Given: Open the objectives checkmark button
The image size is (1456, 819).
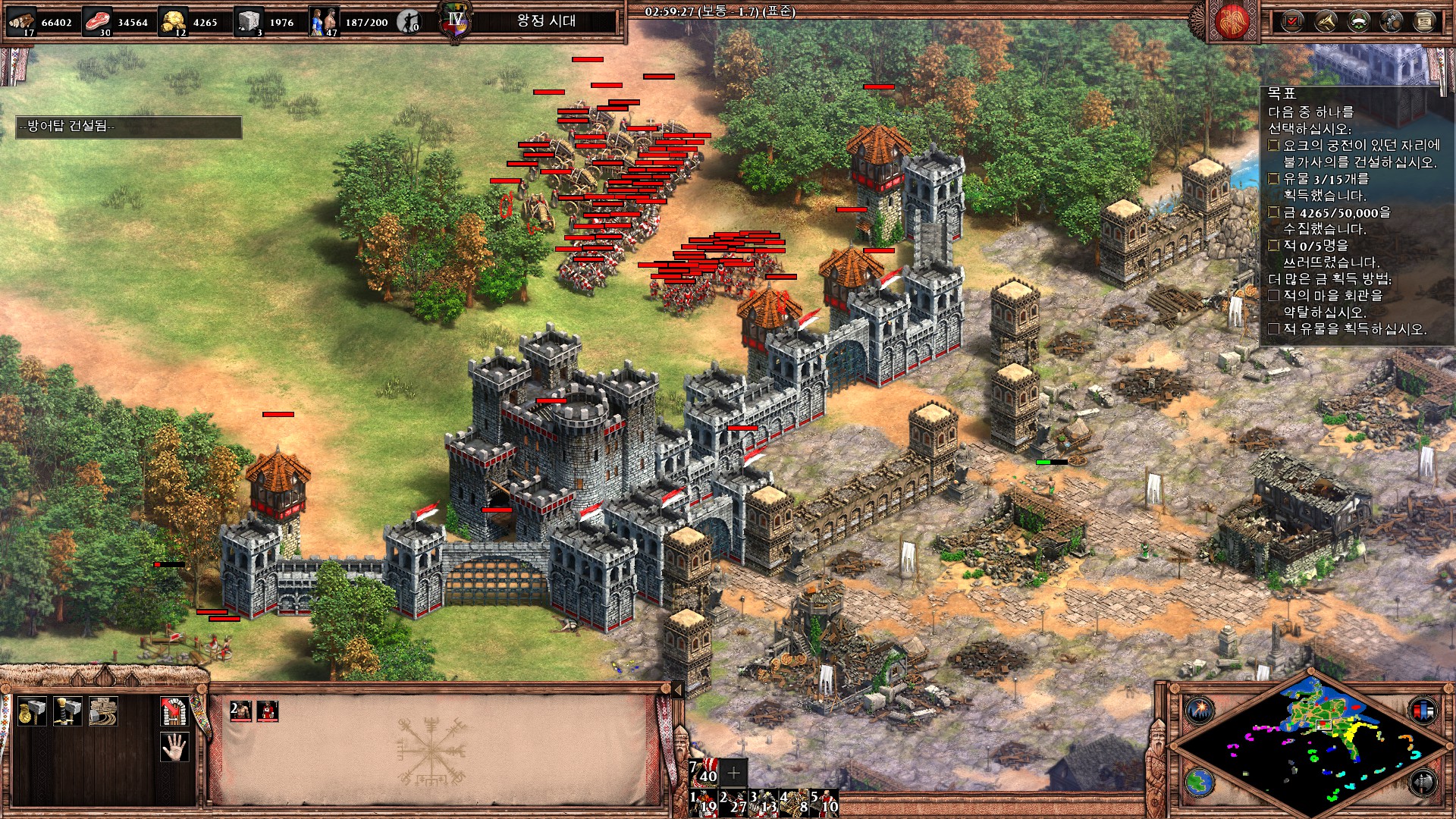Looking at the screenshot, I should pyautogui.click(x=1292, y=21).
